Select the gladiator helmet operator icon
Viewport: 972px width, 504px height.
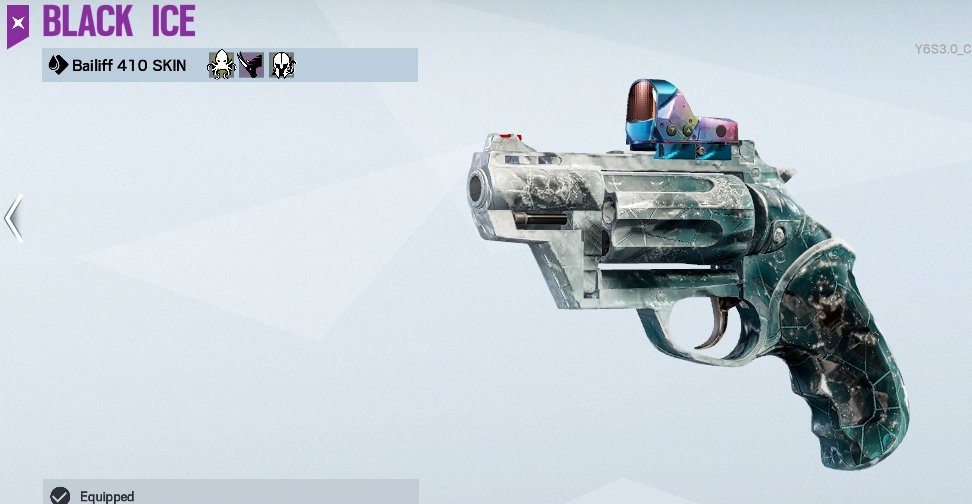coord(281,66)
